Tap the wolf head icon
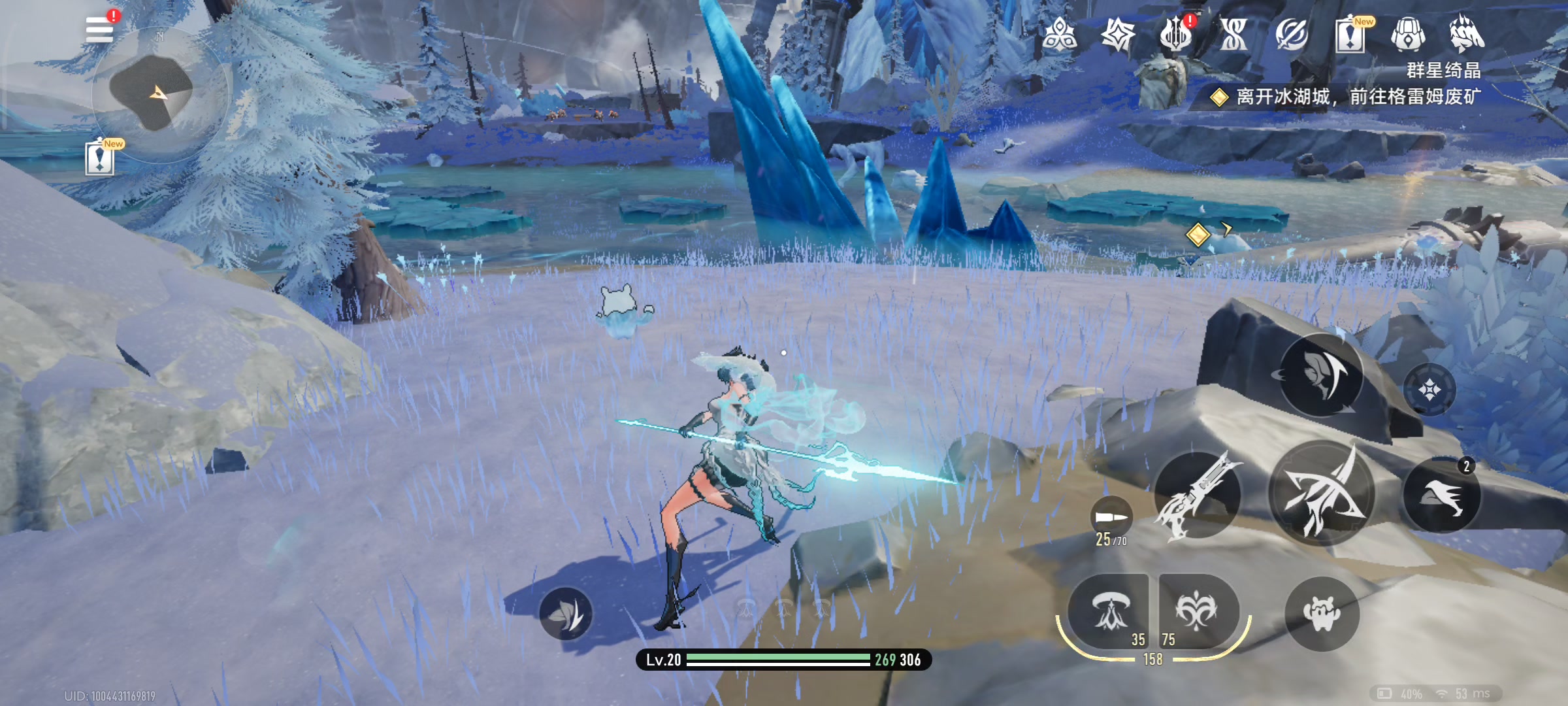Screen dimensions: 1568x706 pyautogui.click(x=1467, y=35)
